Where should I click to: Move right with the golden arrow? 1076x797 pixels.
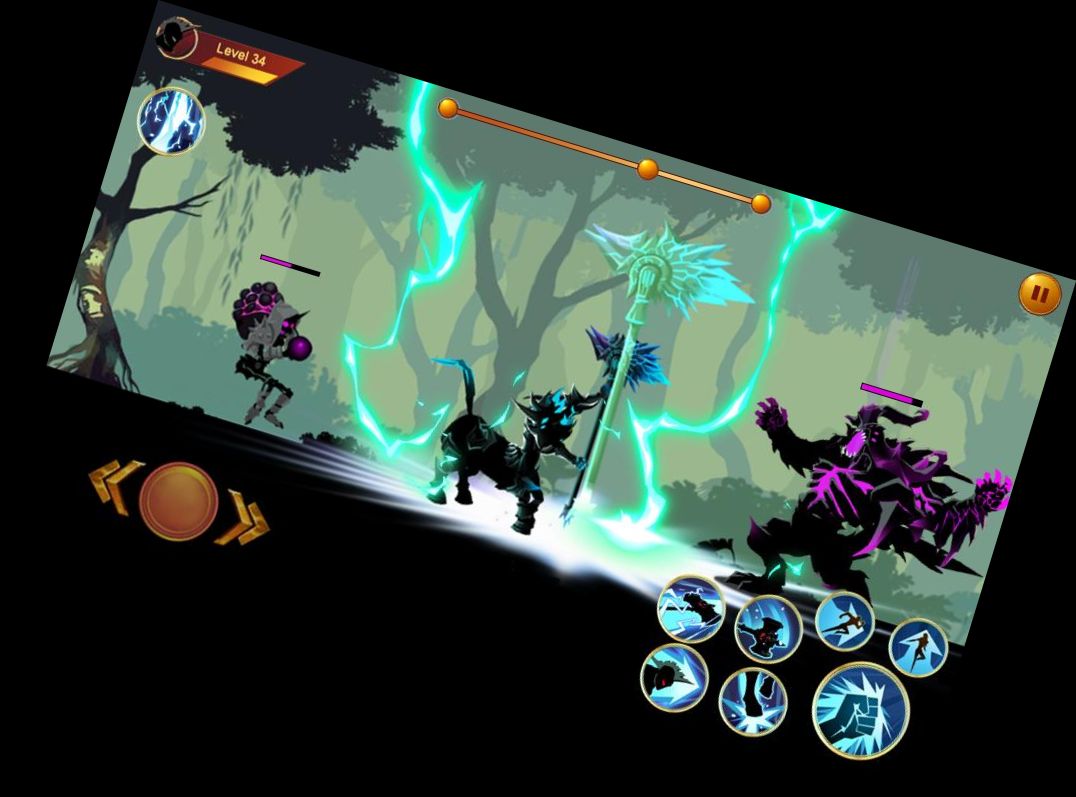244,520
